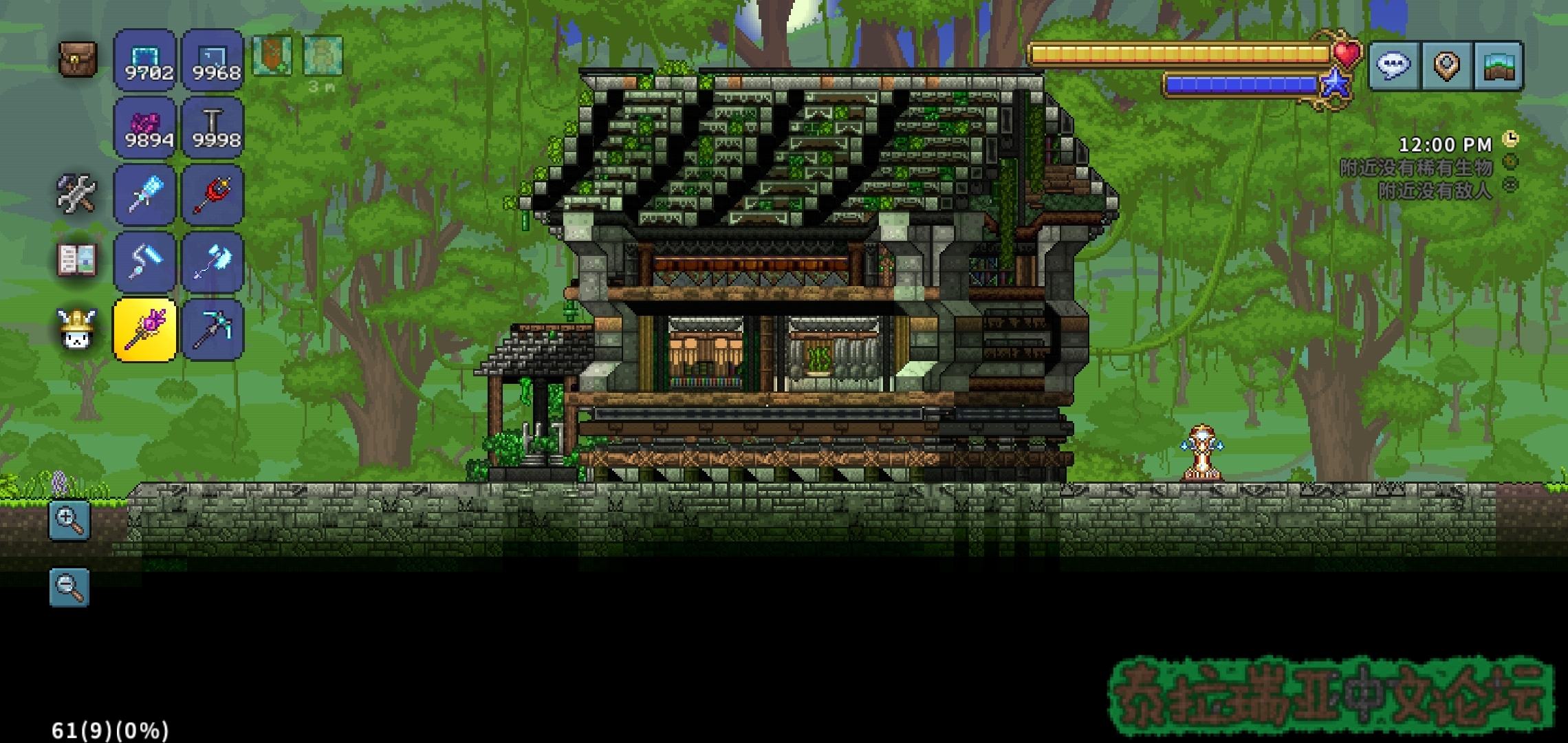Open the chat speech bubble
Image resolution: width=1568 pixels, height=743 pixels.
tap(1394, 66)
